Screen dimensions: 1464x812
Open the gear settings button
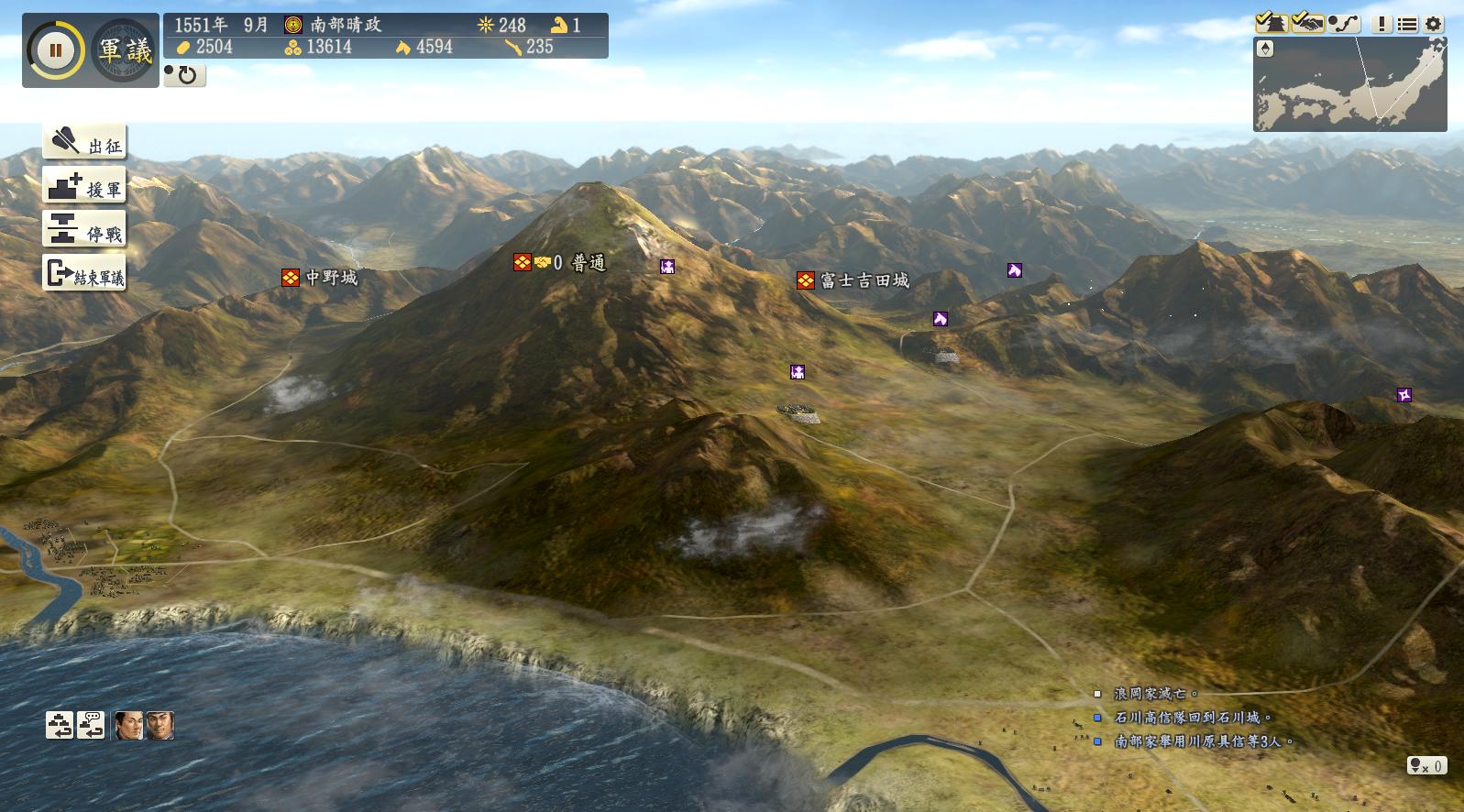1434,24
